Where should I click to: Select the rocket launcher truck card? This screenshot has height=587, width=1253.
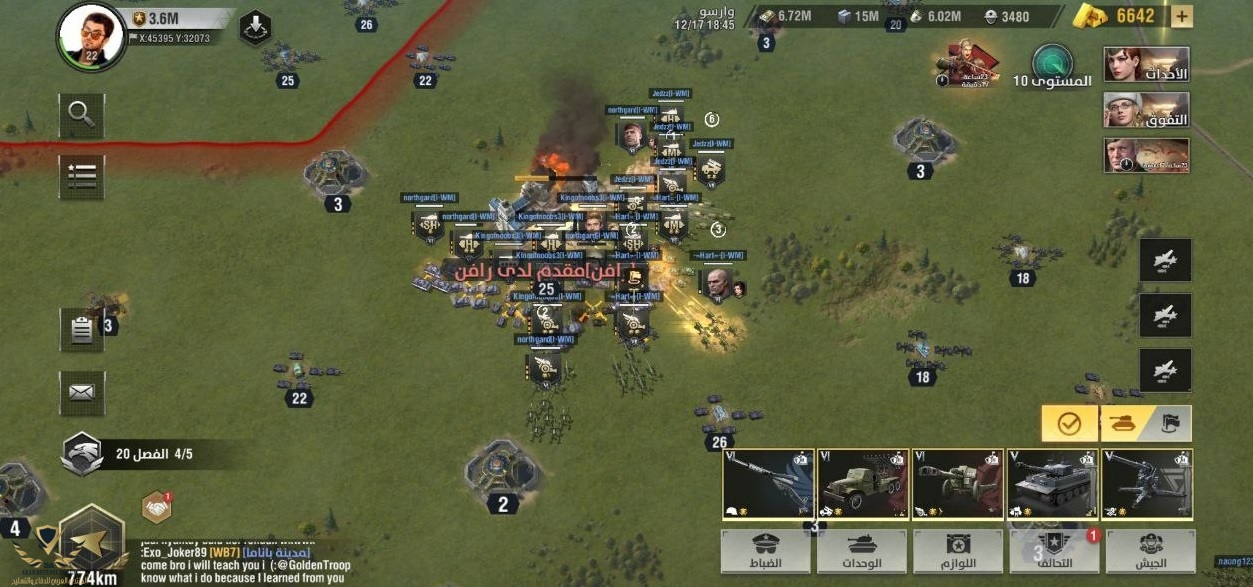[x=862, y=484]
